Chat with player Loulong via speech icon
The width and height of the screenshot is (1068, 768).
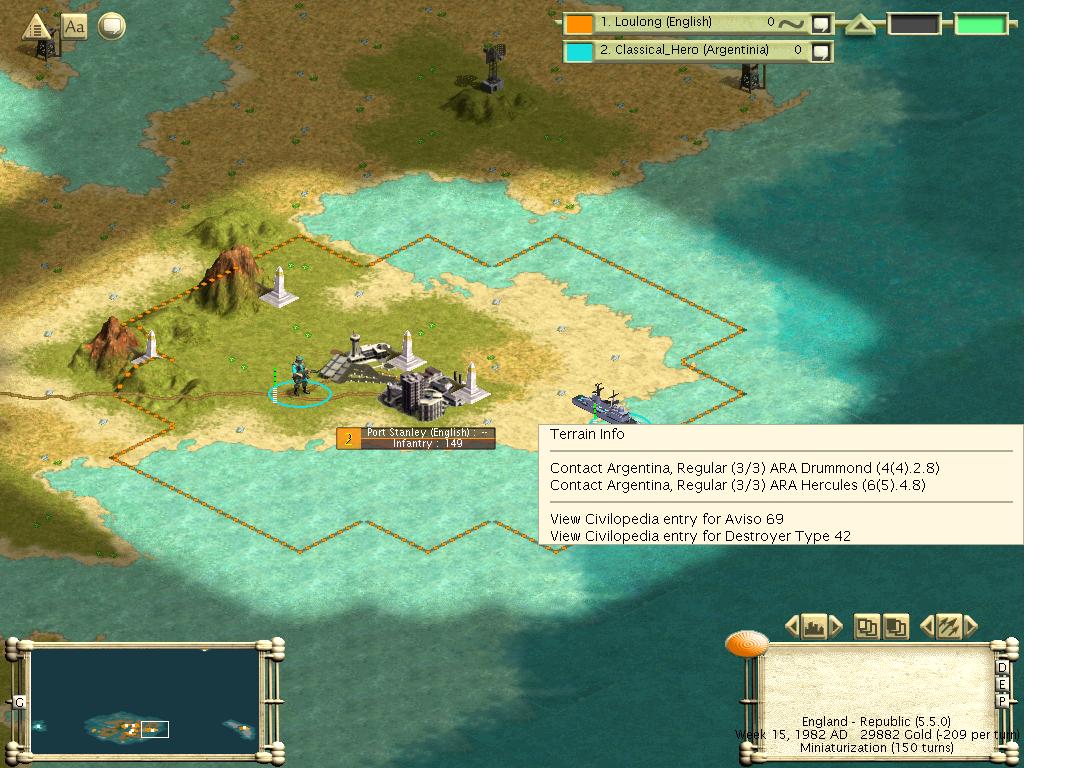pos(821,23)
